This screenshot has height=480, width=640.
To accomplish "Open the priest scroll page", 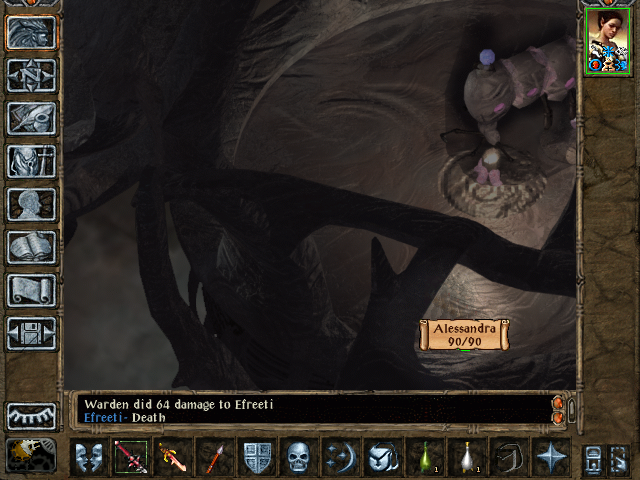I will coord(31,290).
